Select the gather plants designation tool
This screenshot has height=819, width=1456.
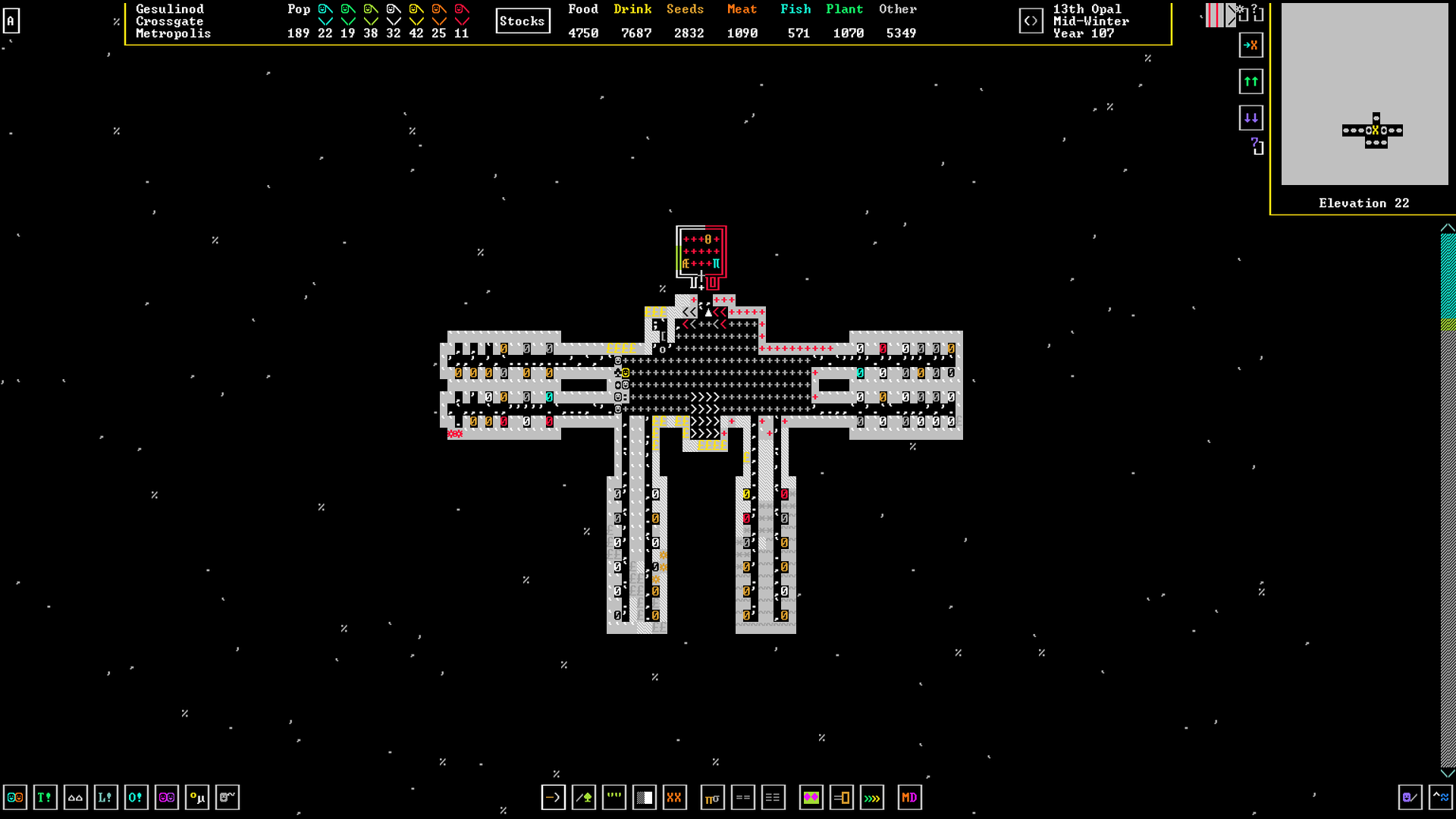coord(613,797)
